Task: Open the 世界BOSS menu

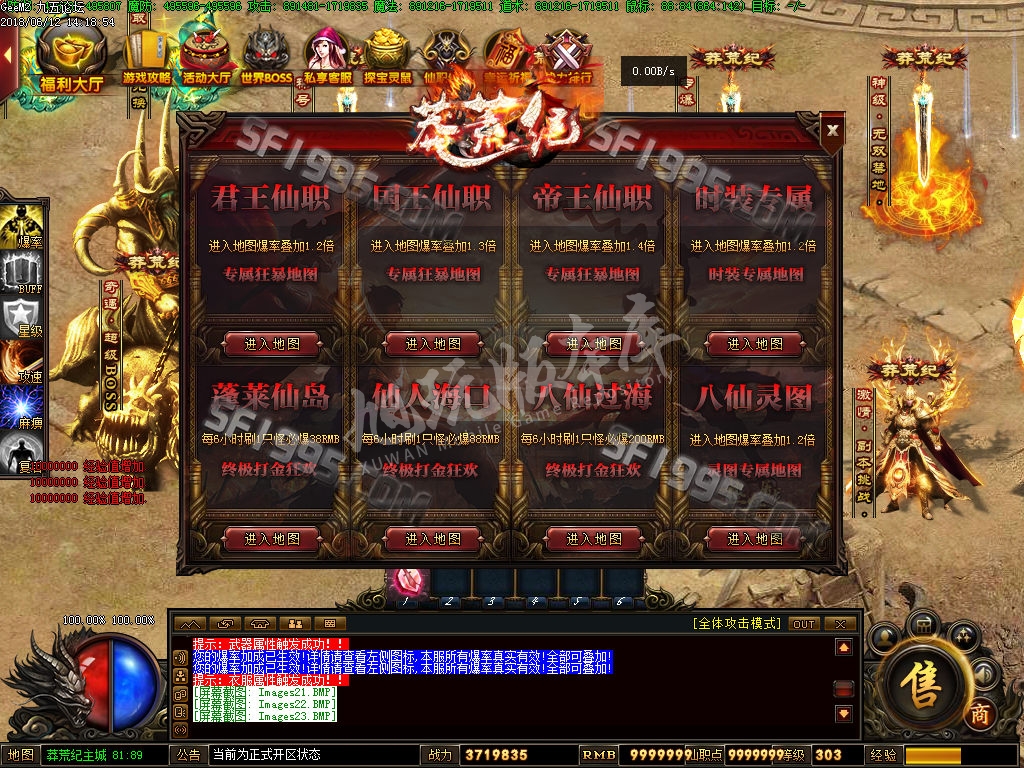Action: 266,58
